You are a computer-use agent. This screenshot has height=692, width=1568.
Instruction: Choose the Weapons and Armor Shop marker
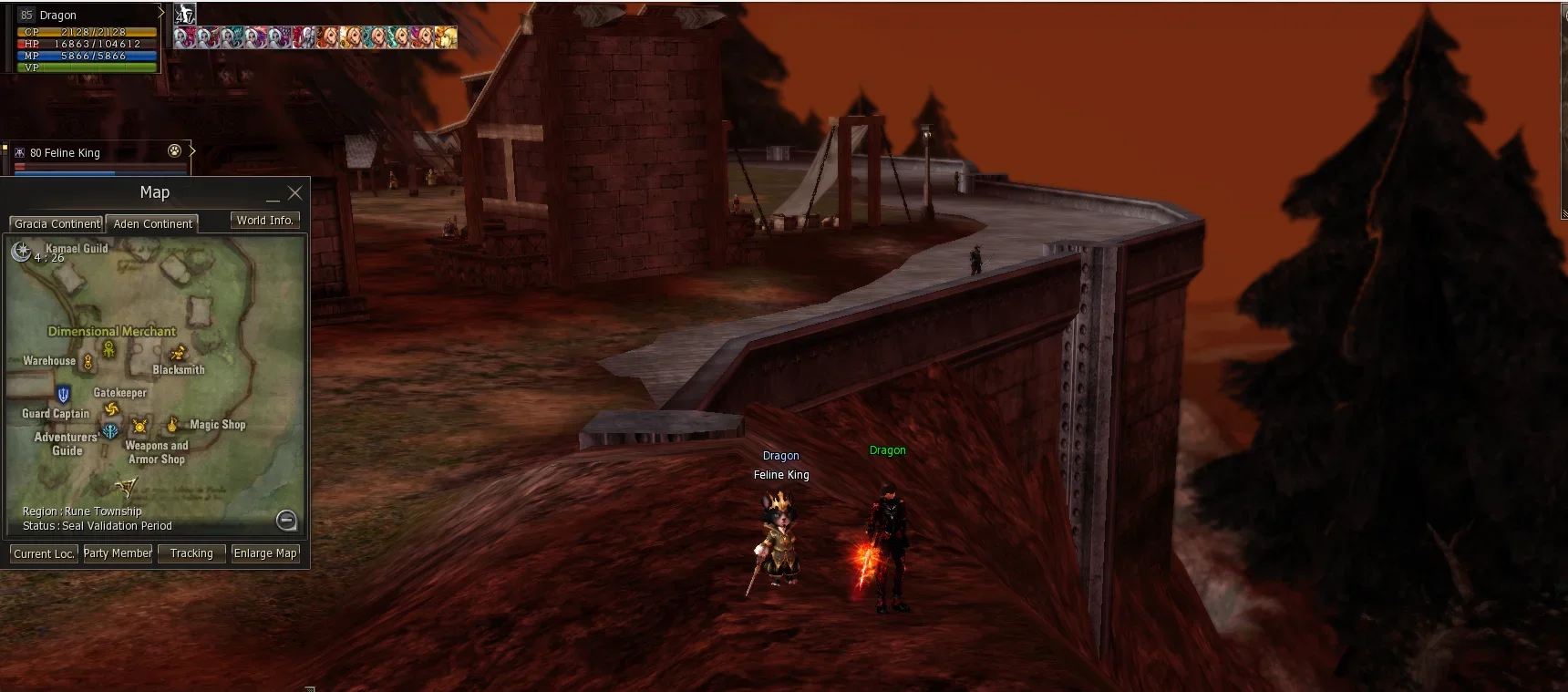(139, 426)
